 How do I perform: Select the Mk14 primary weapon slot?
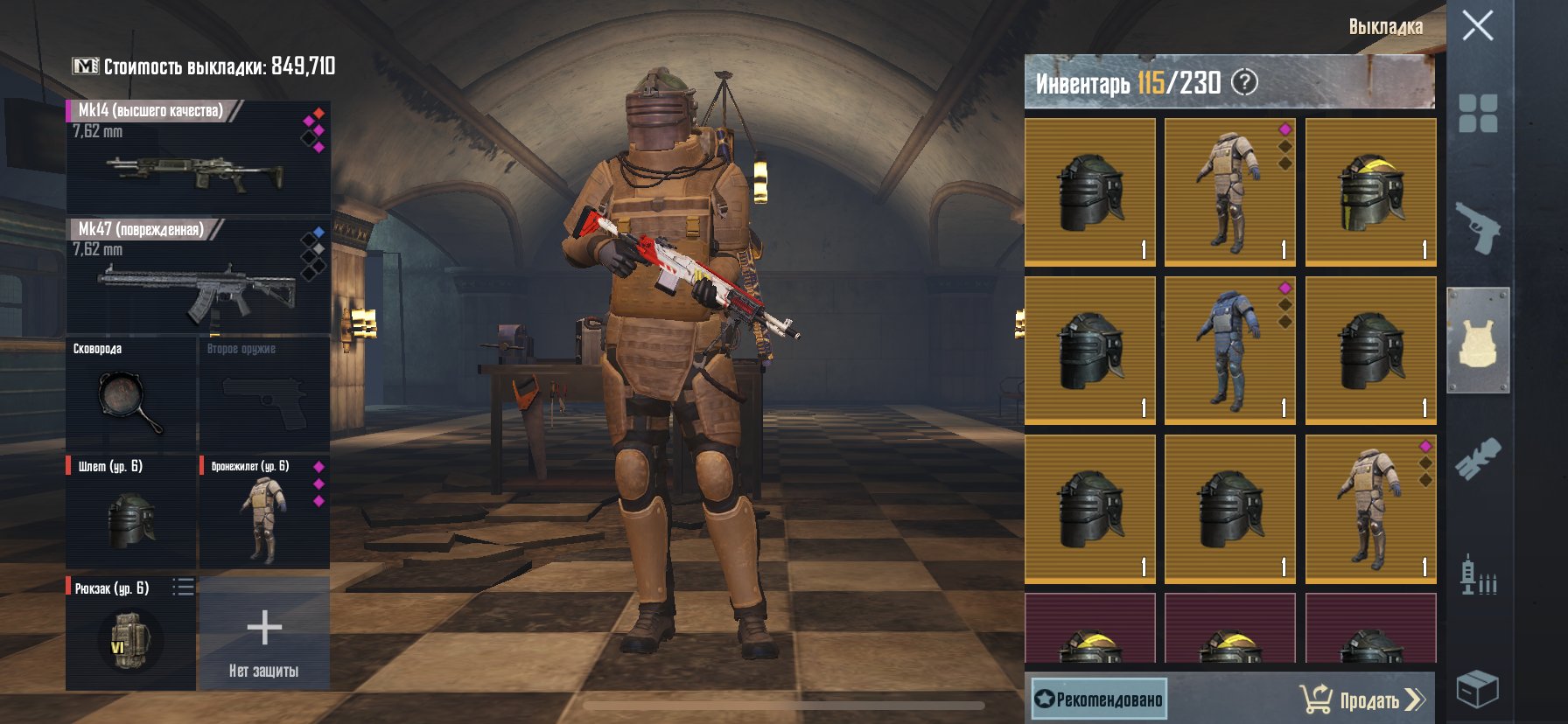tap(198, 157)
